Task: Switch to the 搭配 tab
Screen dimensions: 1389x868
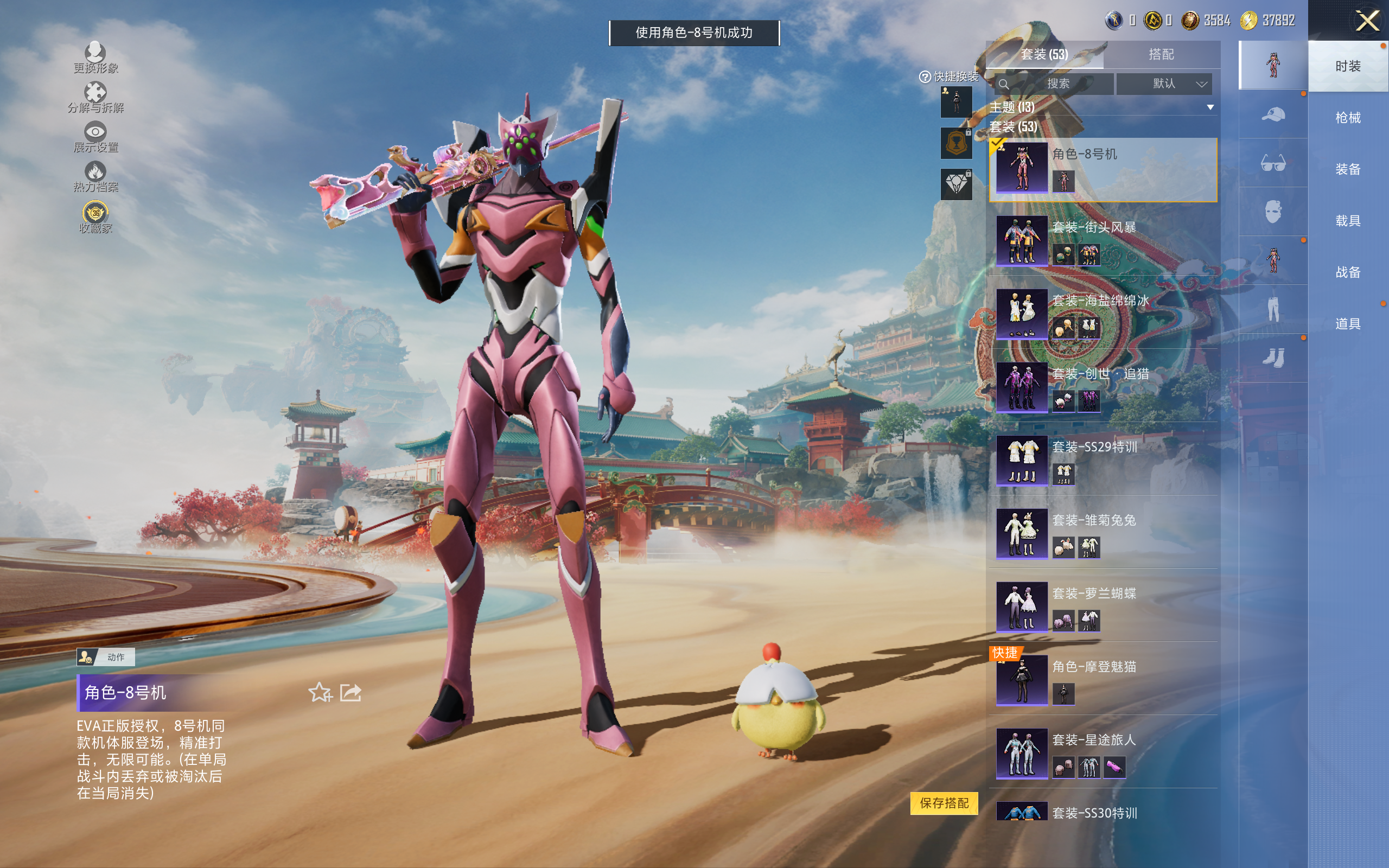Action: tap(1161, 55)
